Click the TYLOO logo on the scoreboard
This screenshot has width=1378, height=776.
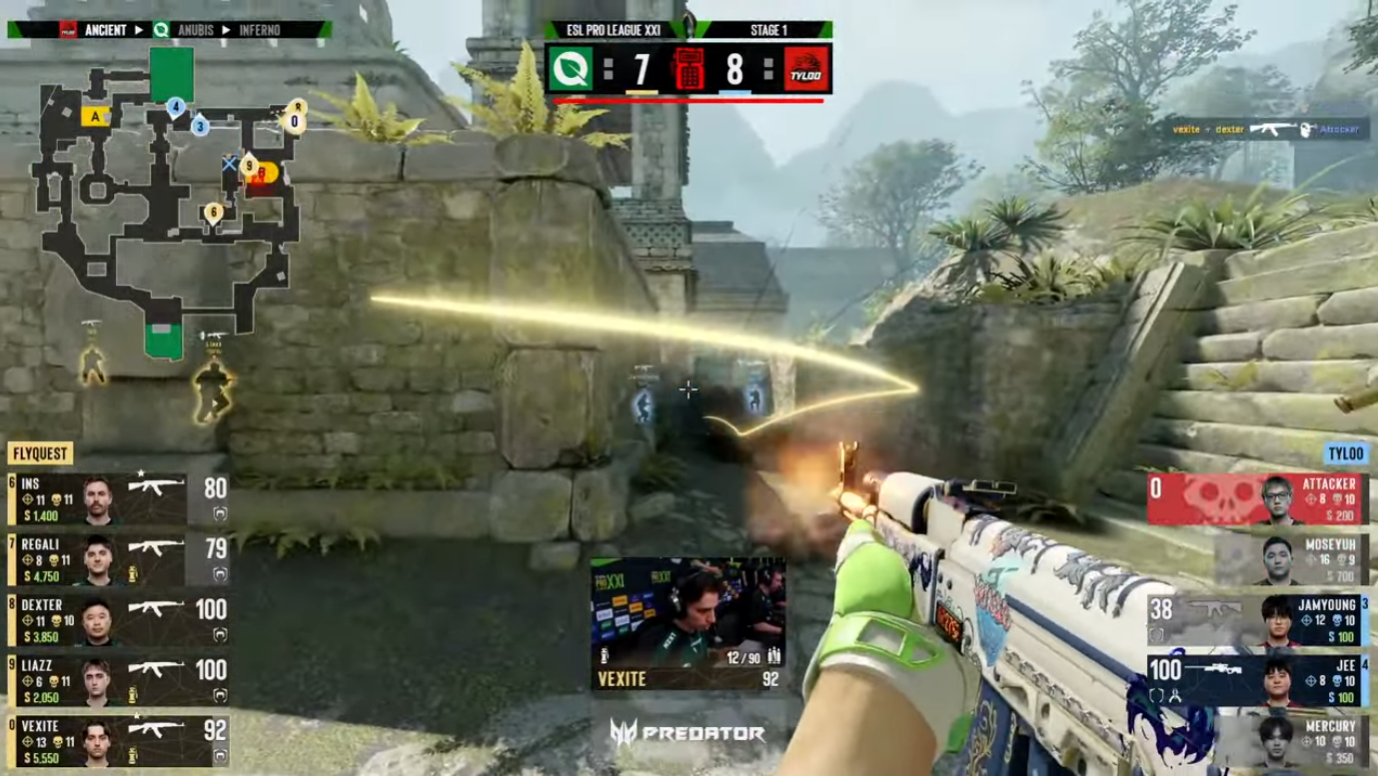(803, 69)
